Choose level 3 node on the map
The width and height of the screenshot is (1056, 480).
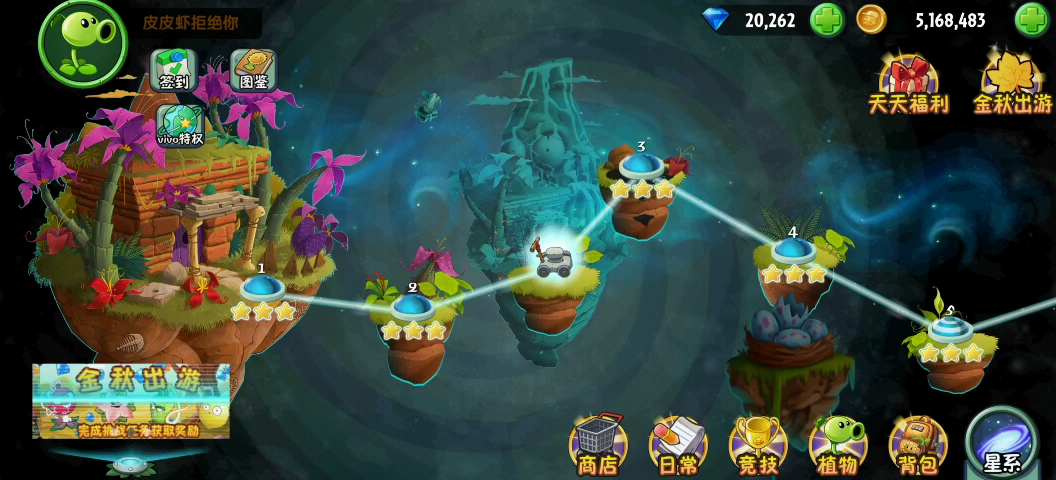click(641, 165)
